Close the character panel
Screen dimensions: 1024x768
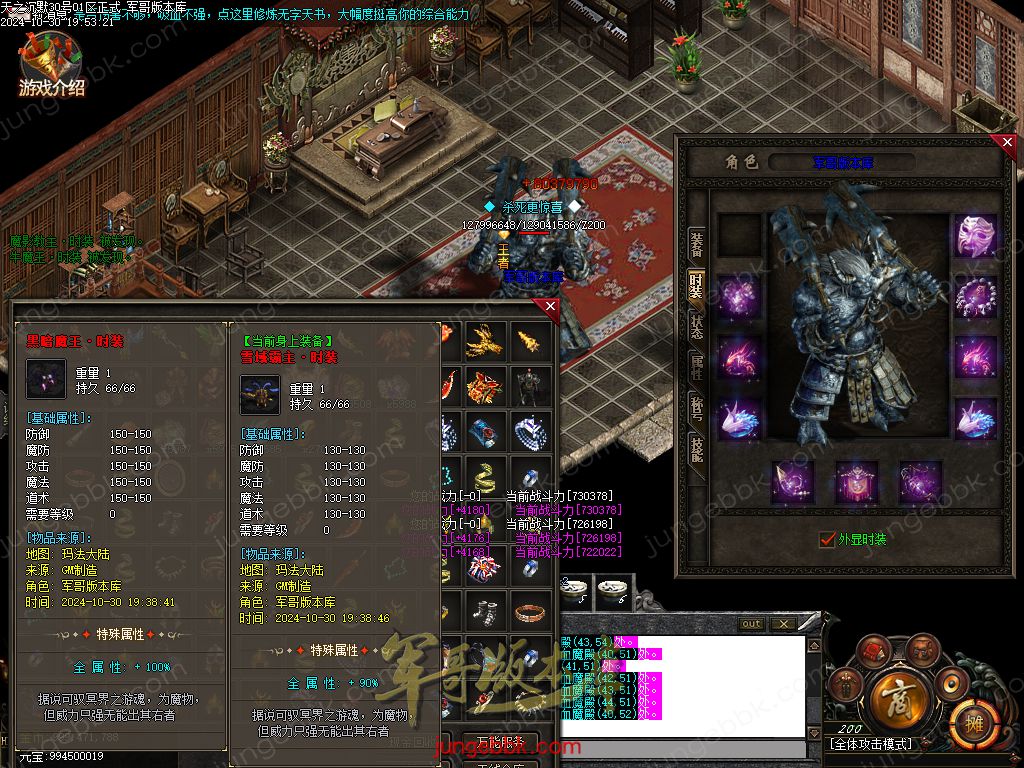click(1007, 143)
